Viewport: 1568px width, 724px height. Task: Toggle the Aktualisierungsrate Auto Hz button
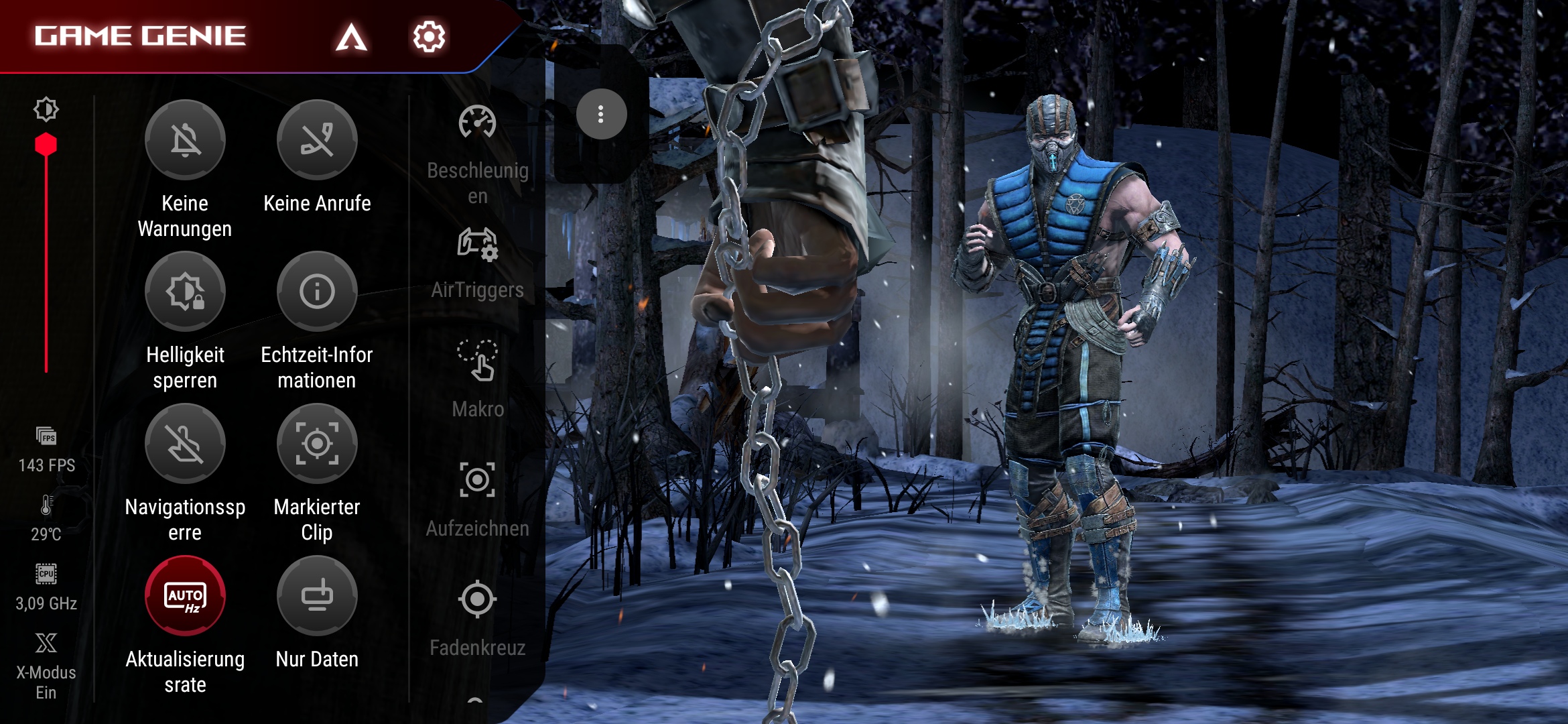[185, 596]
